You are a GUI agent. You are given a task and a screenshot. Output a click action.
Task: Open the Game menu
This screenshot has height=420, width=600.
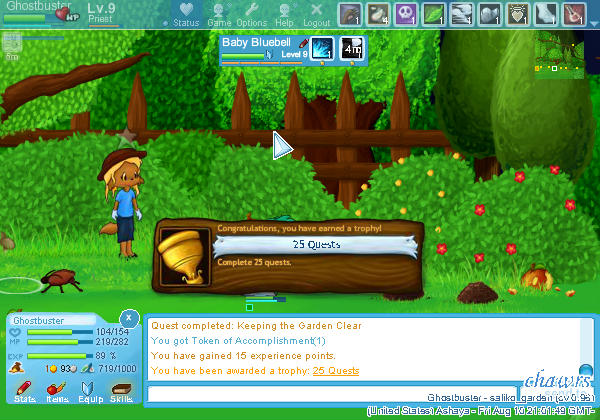[219, 14]
